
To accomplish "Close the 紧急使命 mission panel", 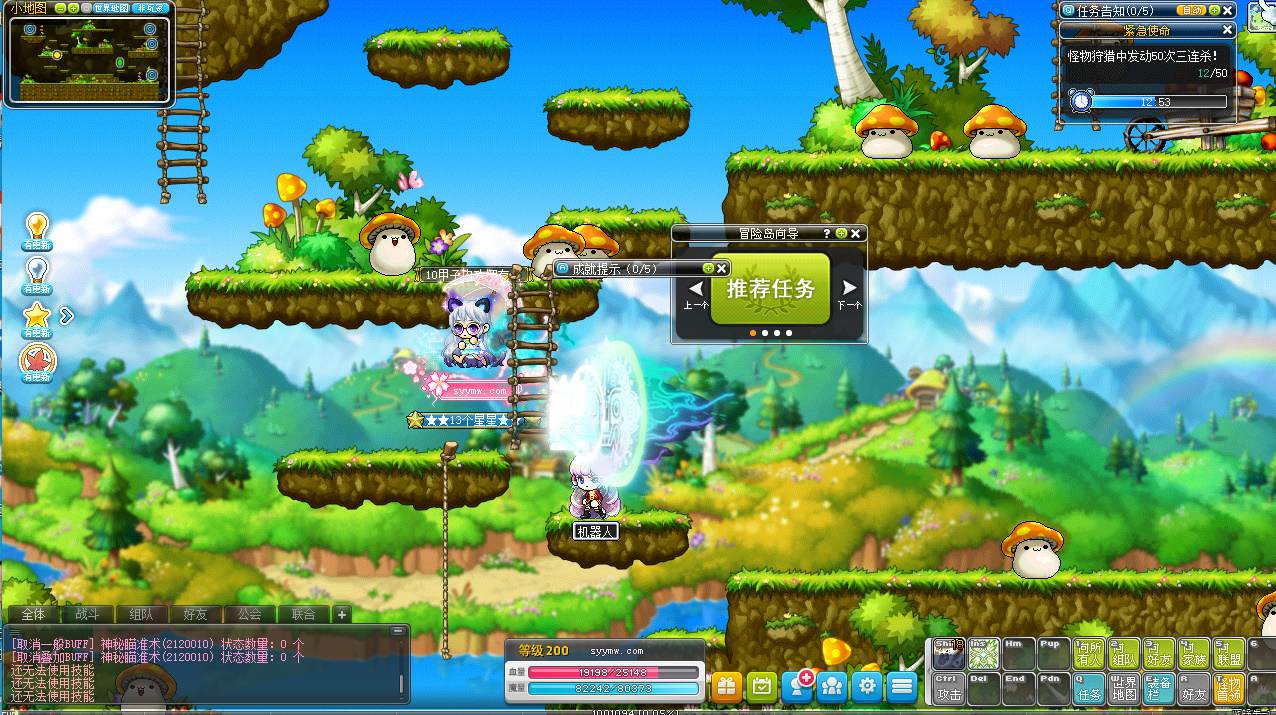I will coord(1228,31).
